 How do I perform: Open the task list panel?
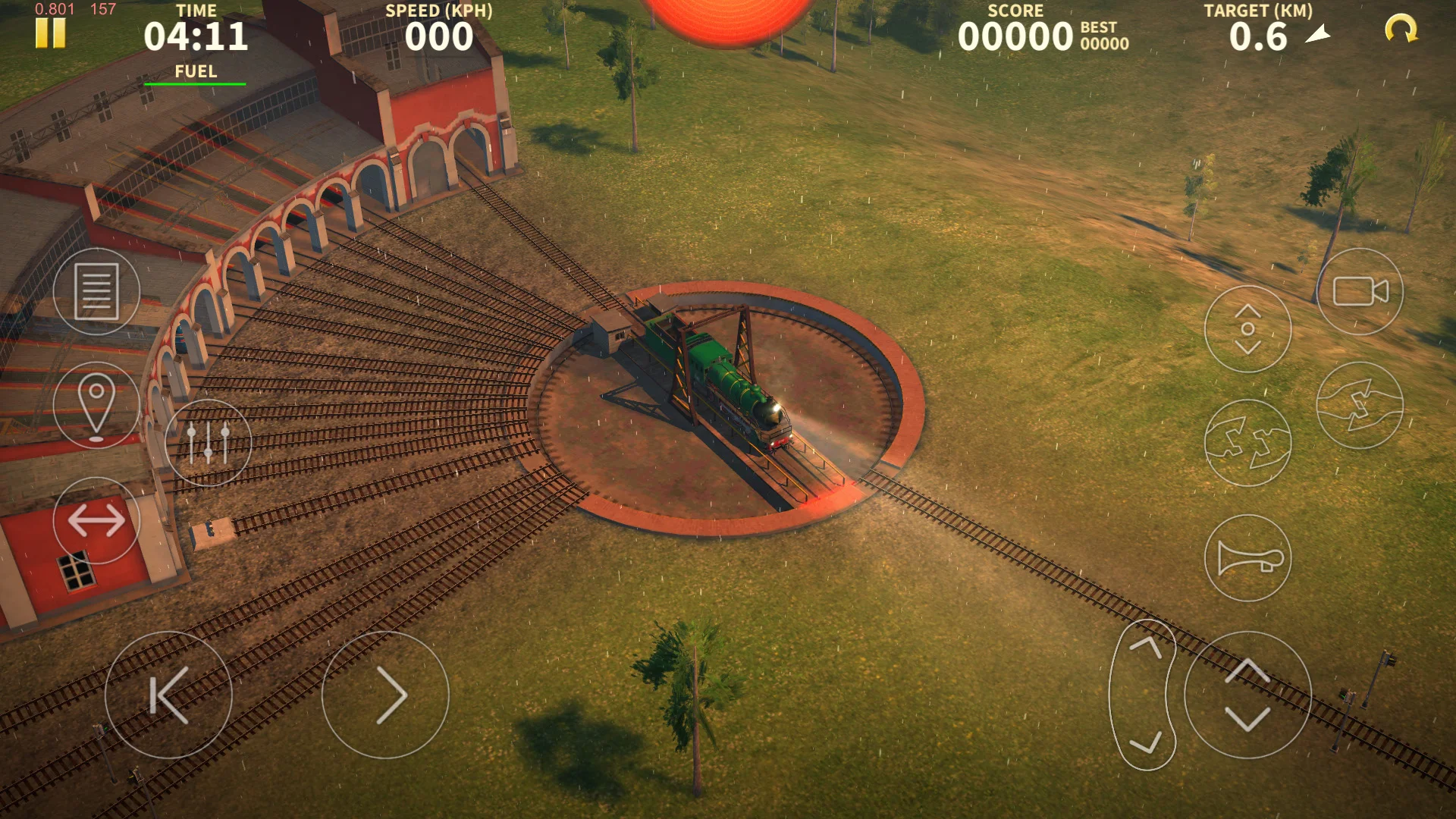click(97, 293)
